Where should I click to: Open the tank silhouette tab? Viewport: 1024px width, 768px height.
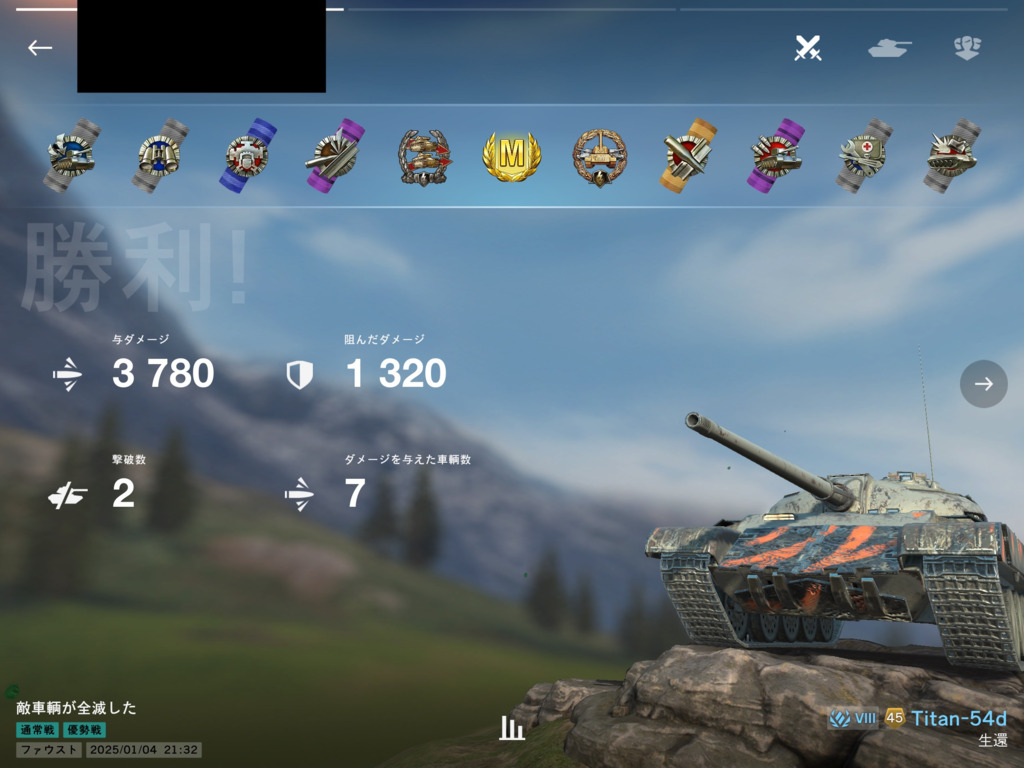click(x=889, y=48)
